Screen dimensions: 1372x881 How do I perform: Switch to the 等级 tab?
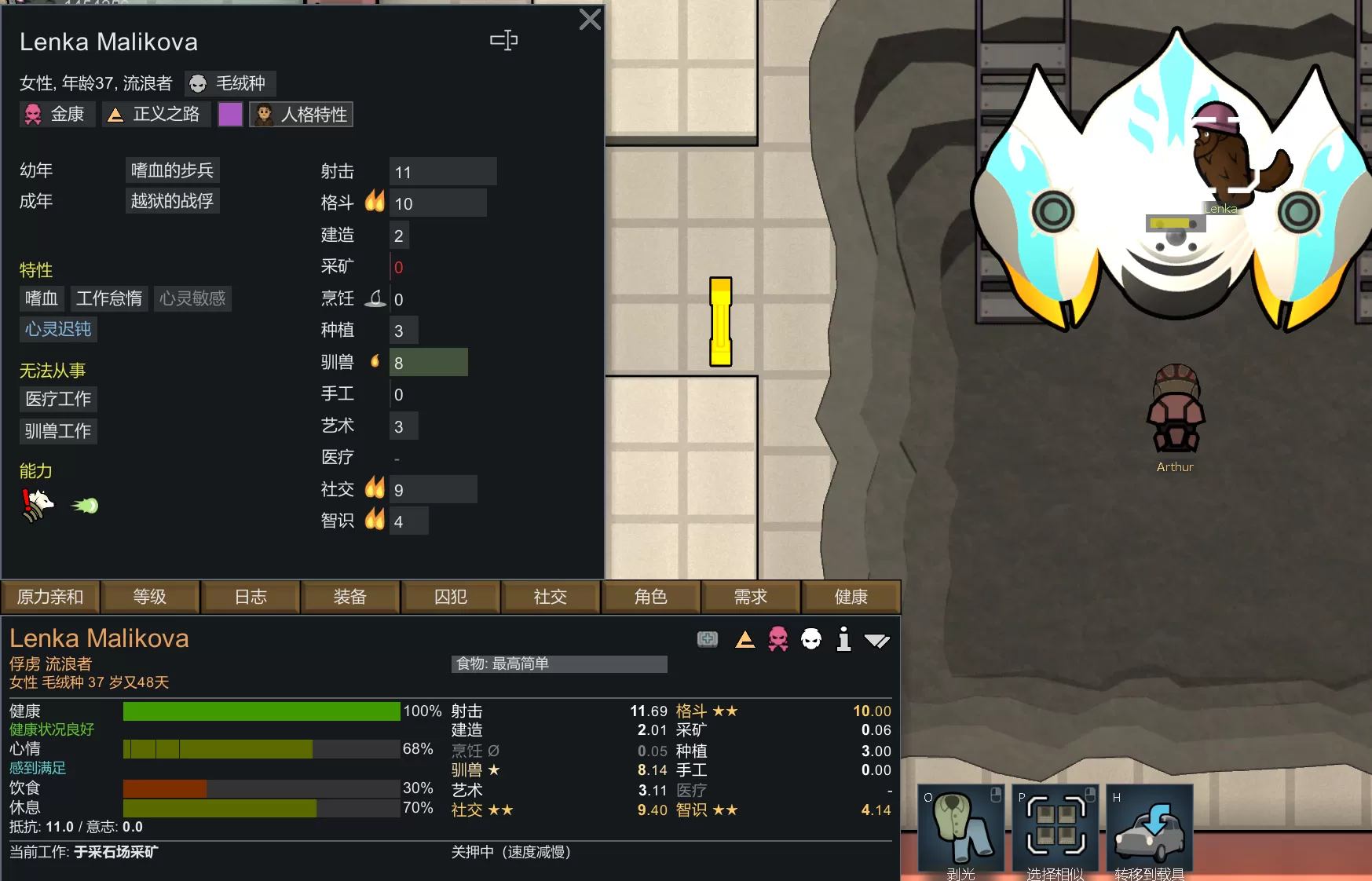[x=150, y=597]
